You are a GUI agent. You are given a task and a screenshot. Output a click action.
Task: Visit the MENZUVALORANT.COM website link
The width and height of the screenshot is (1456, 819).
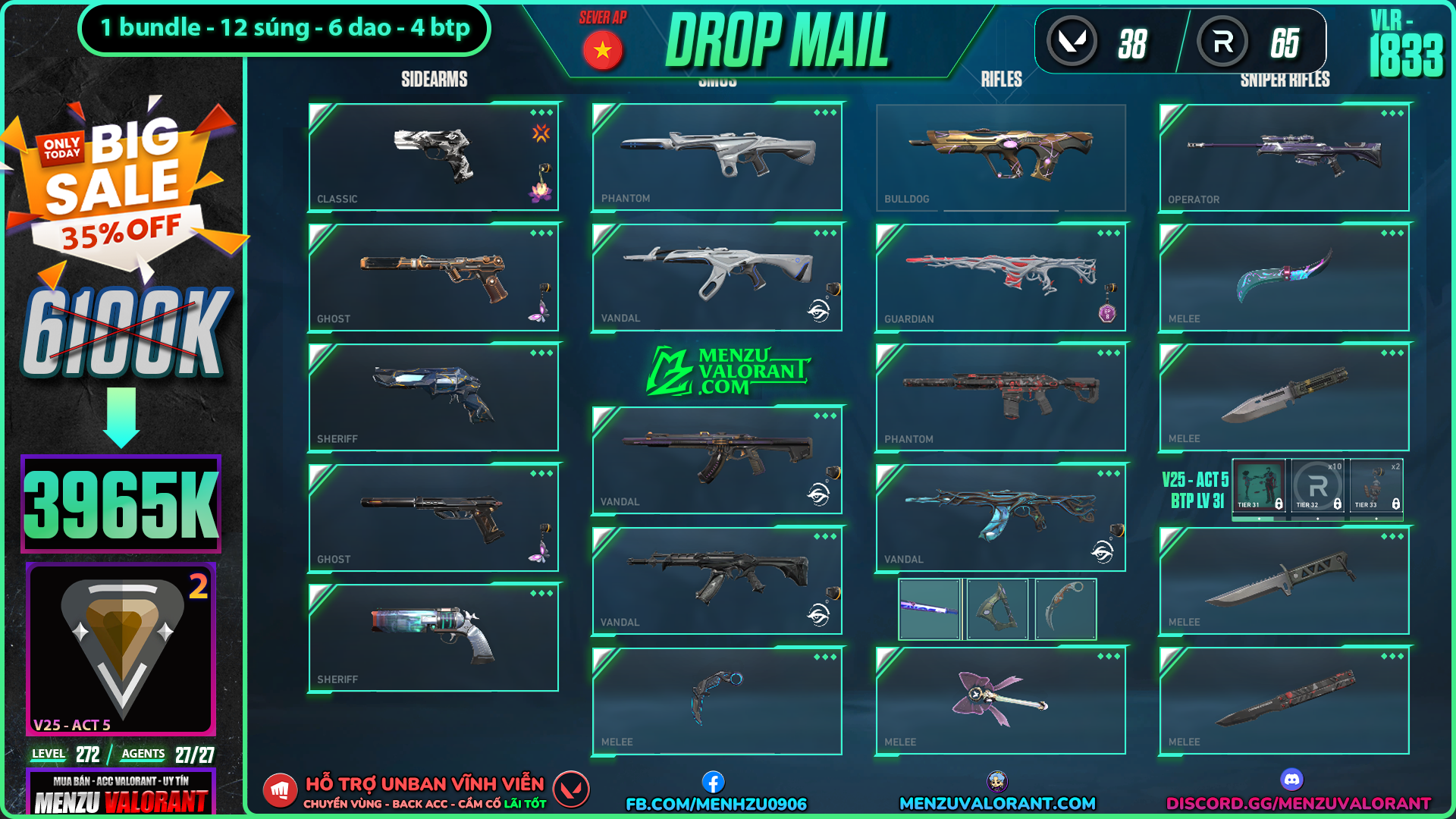(x=997, y=803)
